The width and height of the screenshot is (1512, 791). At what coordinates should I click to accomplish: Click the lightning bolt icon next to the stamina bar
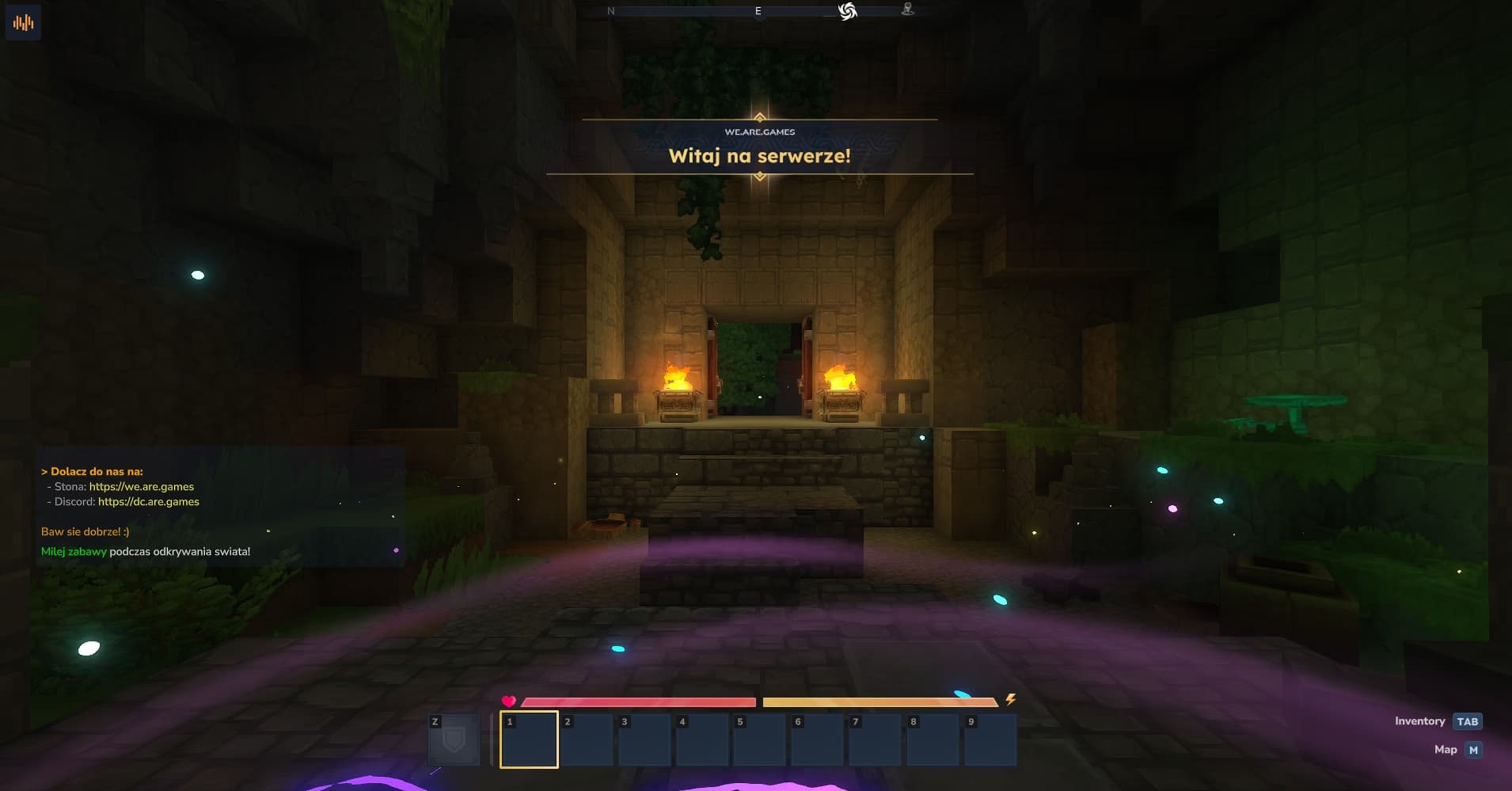(1011, 700)
